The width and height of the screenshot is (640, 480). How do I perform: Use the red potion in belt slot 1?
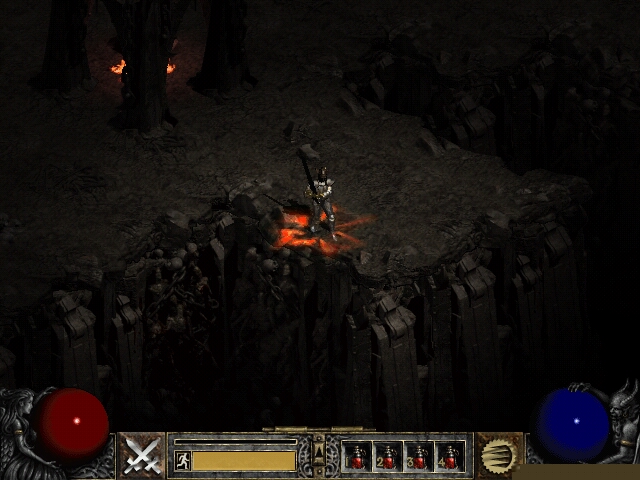point(358,457)
